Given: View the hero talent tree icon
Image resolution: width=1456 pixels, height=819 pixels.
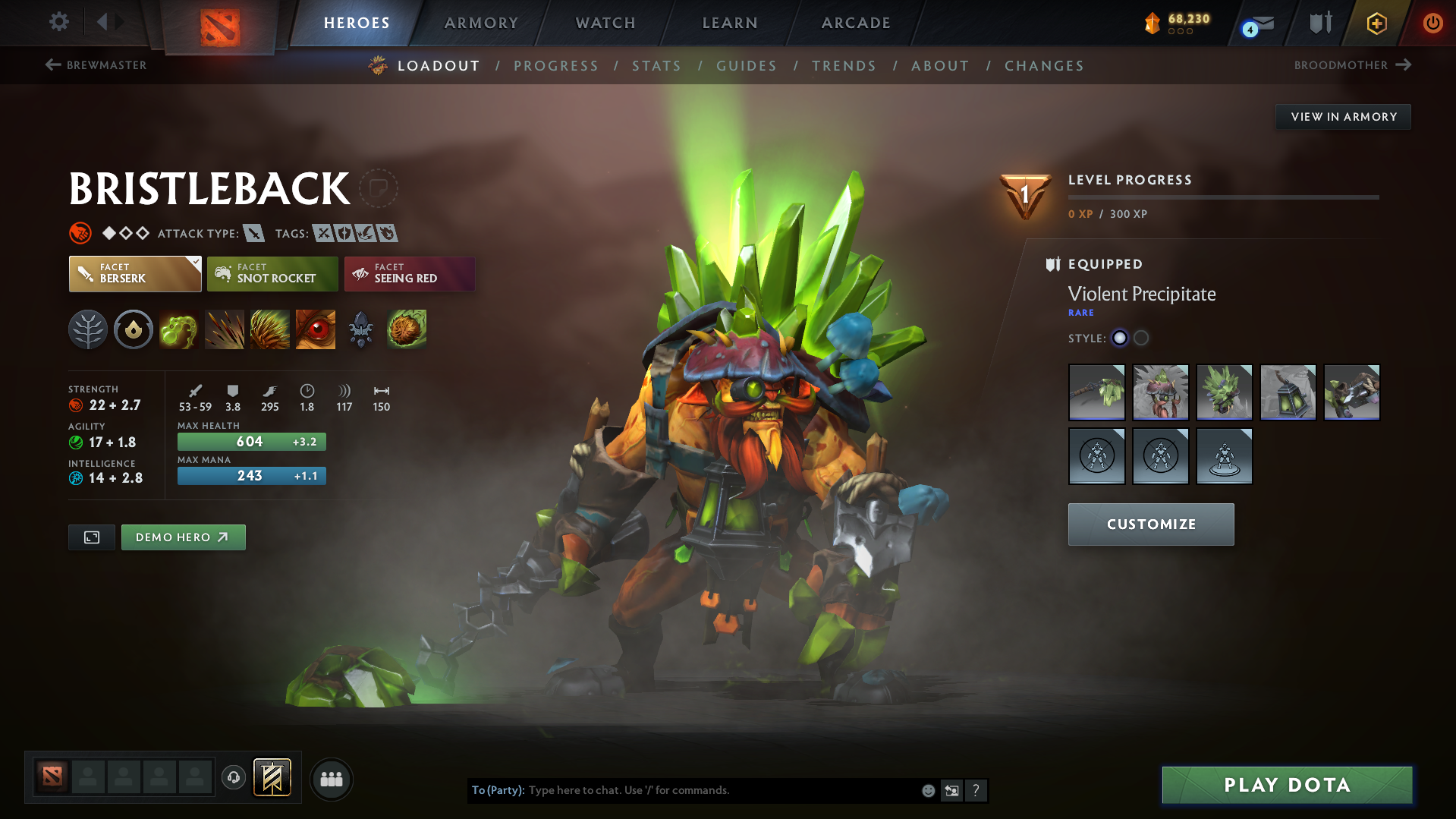Looking at the screenshot, I should pos(88,329).
